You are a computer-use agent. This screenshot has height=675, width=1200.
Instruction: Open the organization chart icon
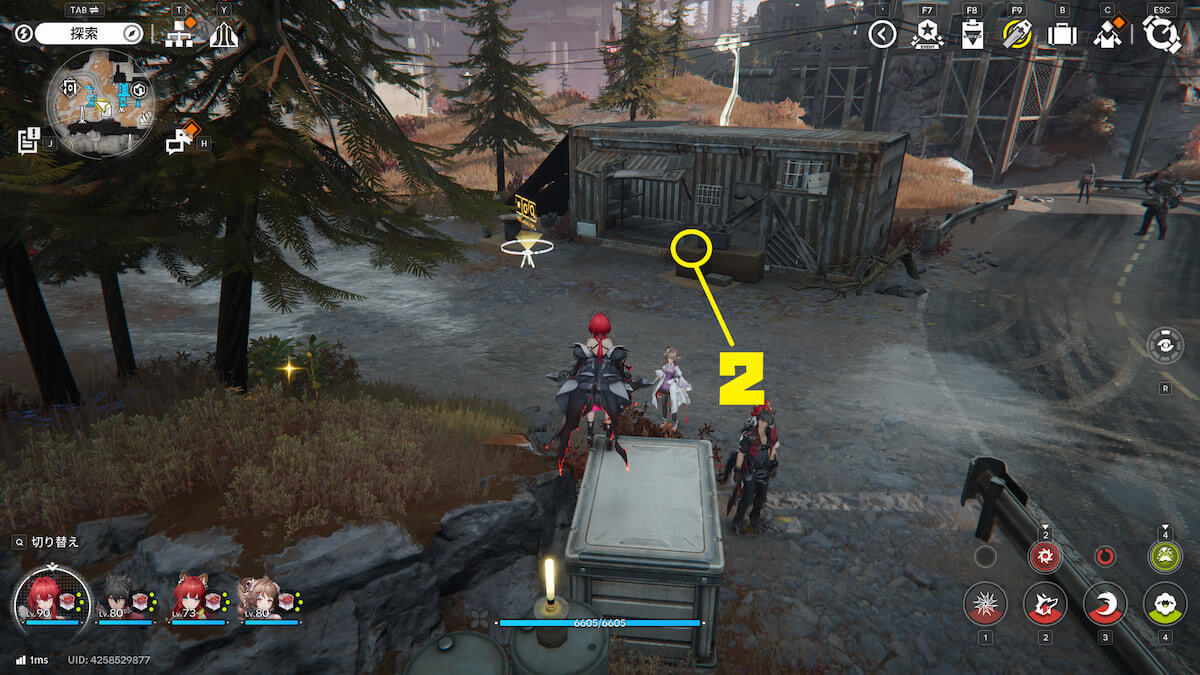[x=179, y=35]
